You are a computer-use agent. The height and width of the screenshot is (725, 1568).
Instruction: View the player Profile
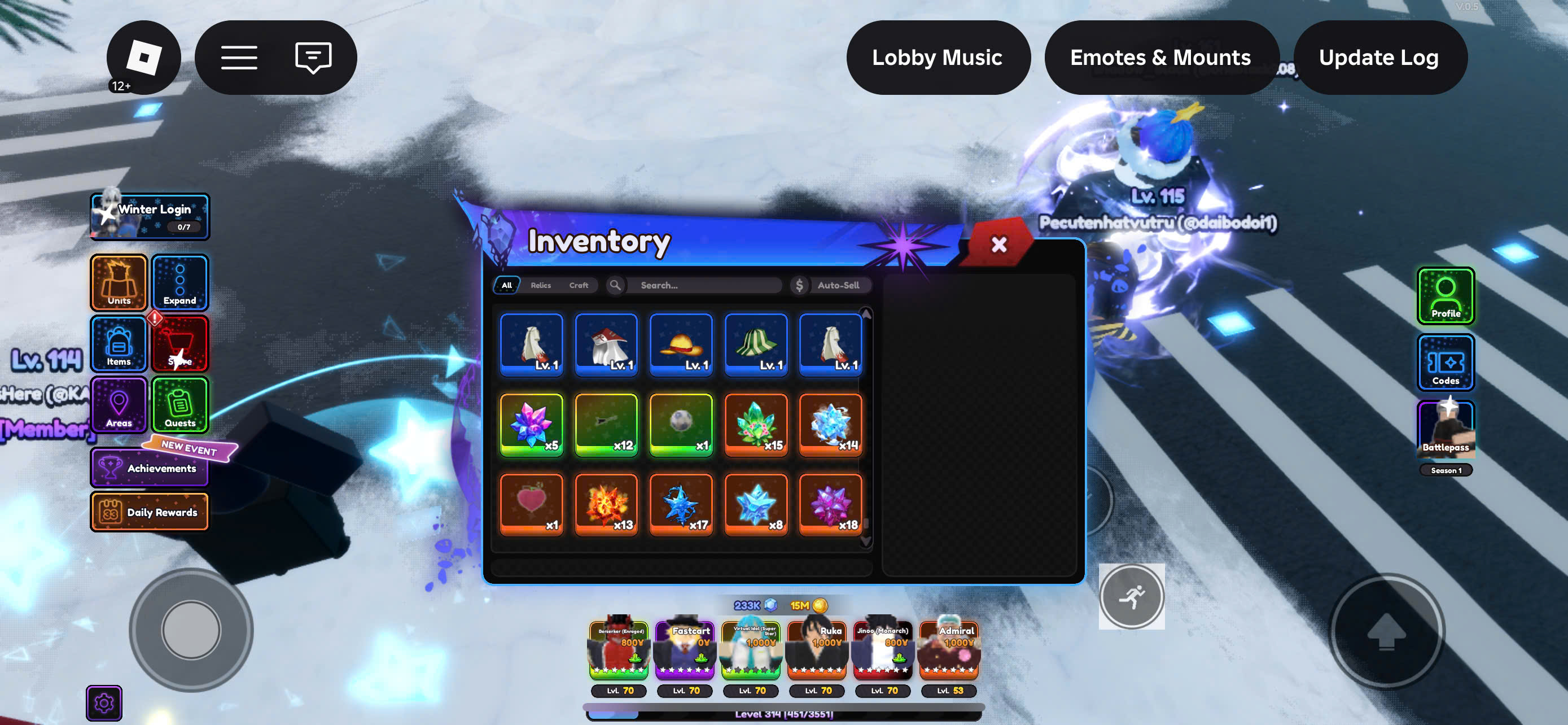coord(1445,296)
